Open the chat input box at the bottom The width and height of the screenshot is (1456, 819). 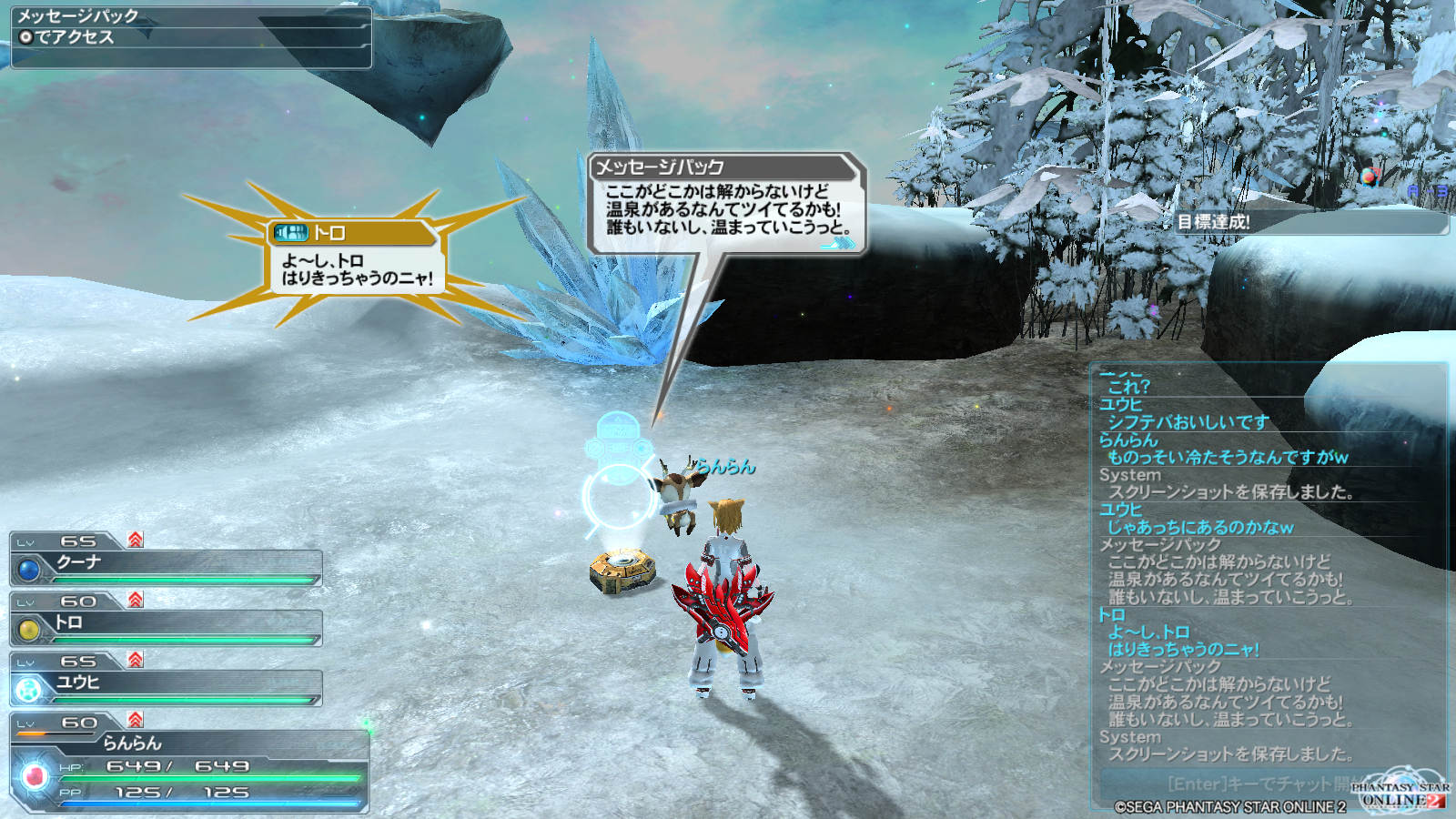click(1256, 784)
